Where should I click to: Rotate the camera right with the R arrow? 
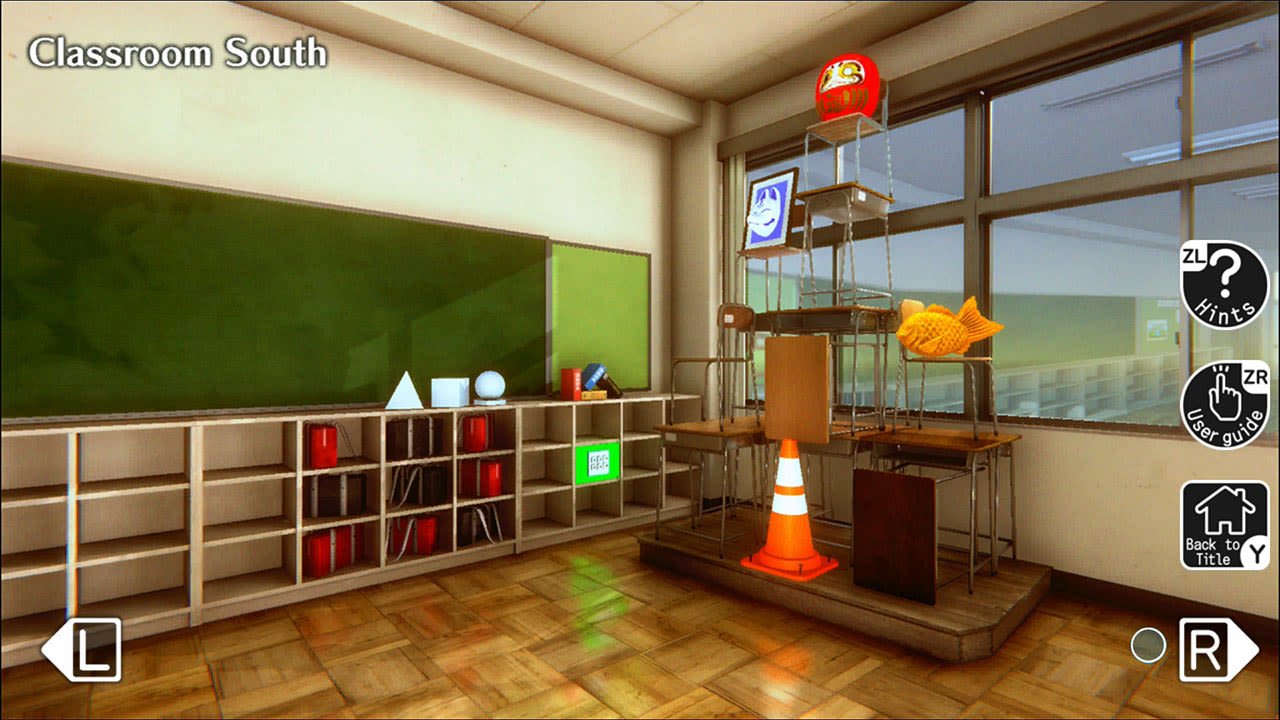coord(1207,651)
